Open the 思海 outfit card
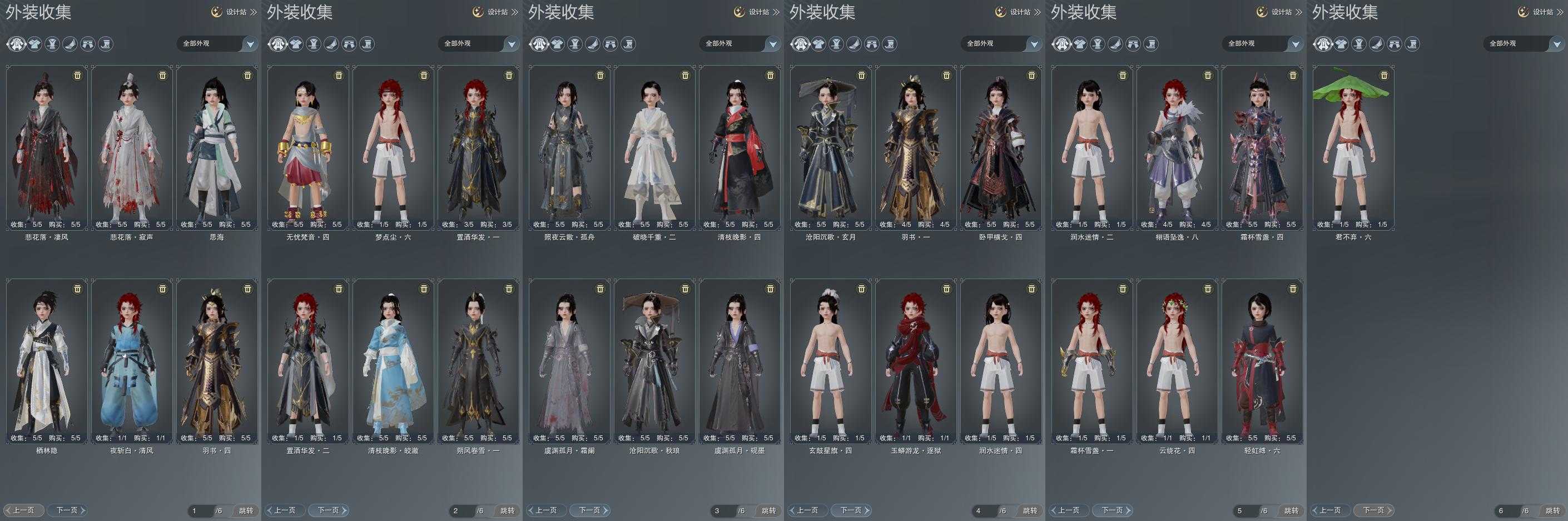The height and width of the screenshot is (521, 1568). pyautogui.click(x=217, y=146)
